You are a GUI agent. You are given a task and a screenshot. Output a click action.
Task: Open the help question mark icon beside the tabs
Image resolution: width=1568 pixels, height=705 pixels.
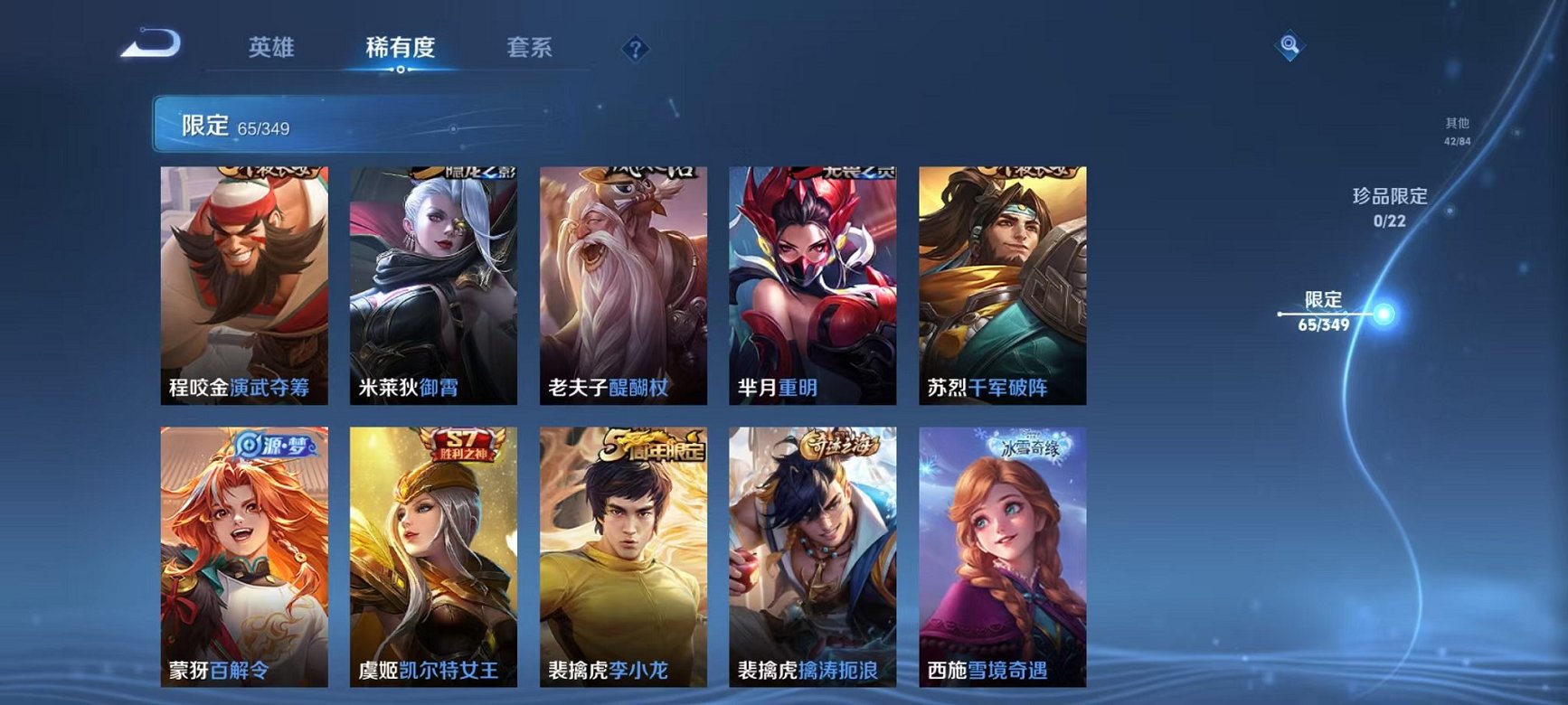[636, 50]
